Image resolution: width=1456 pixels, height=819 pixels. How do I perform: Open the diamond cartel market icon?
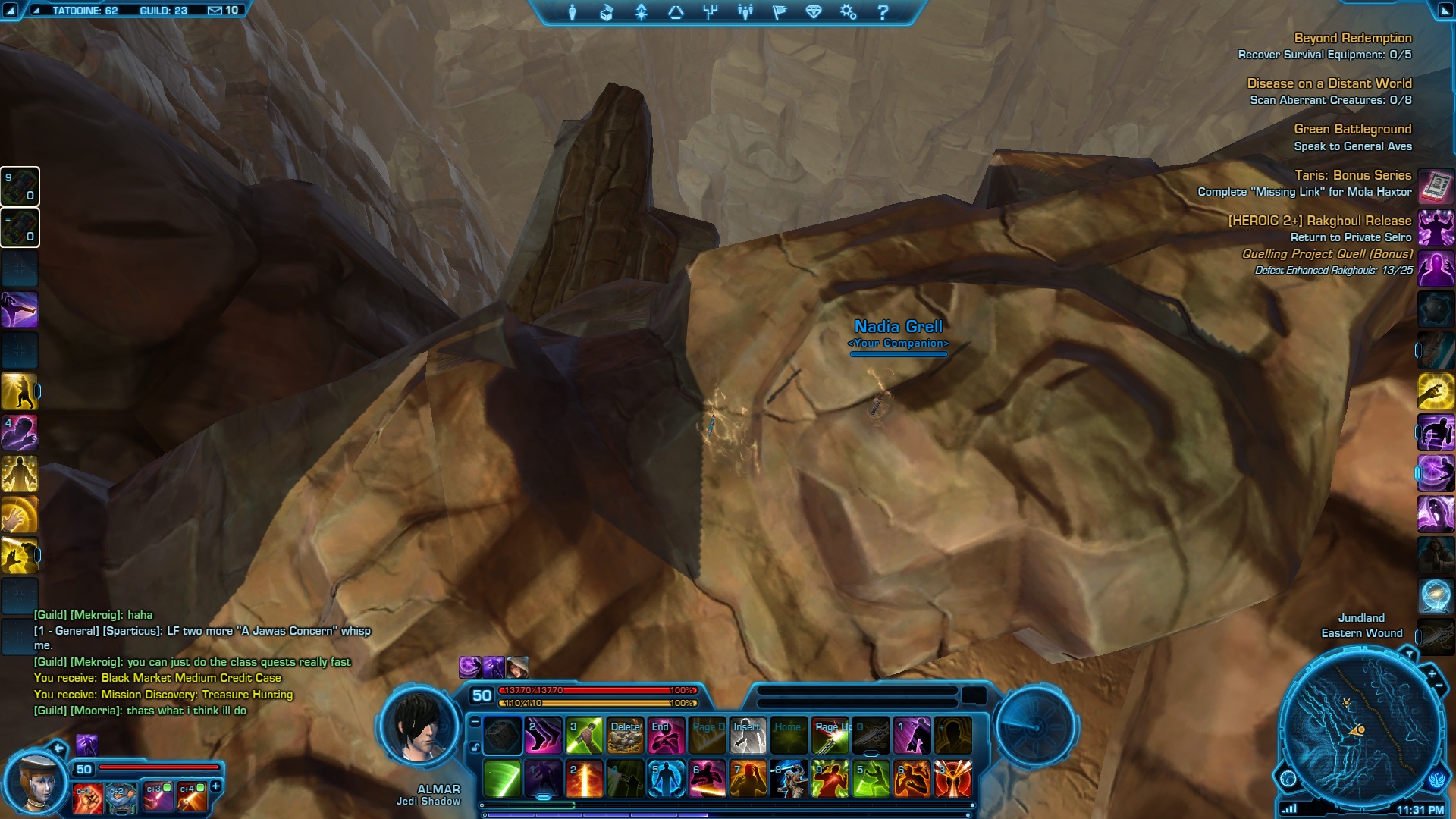coord(814,12)
